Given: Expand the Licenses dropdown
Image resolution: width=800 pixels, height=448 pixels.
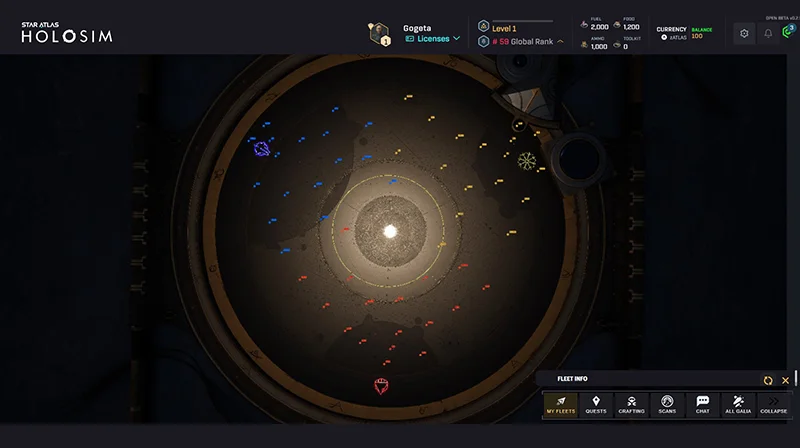Looking at the screenshot, I should (433, 39).
